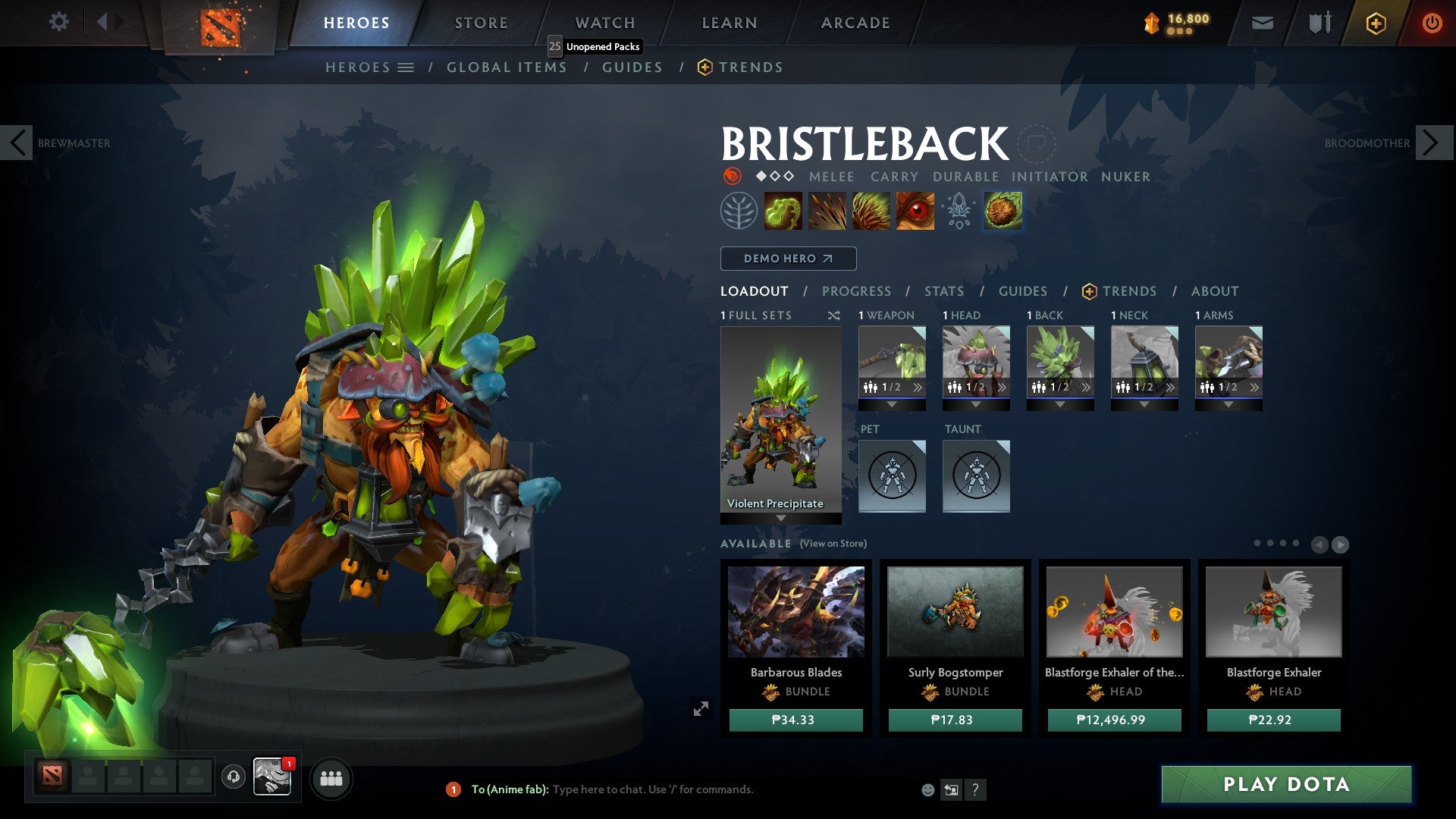This screenshot has width=1456, height=819.
Task: Expand the Weapon item slot dropdown arrow
Action: tap(891, 403)
